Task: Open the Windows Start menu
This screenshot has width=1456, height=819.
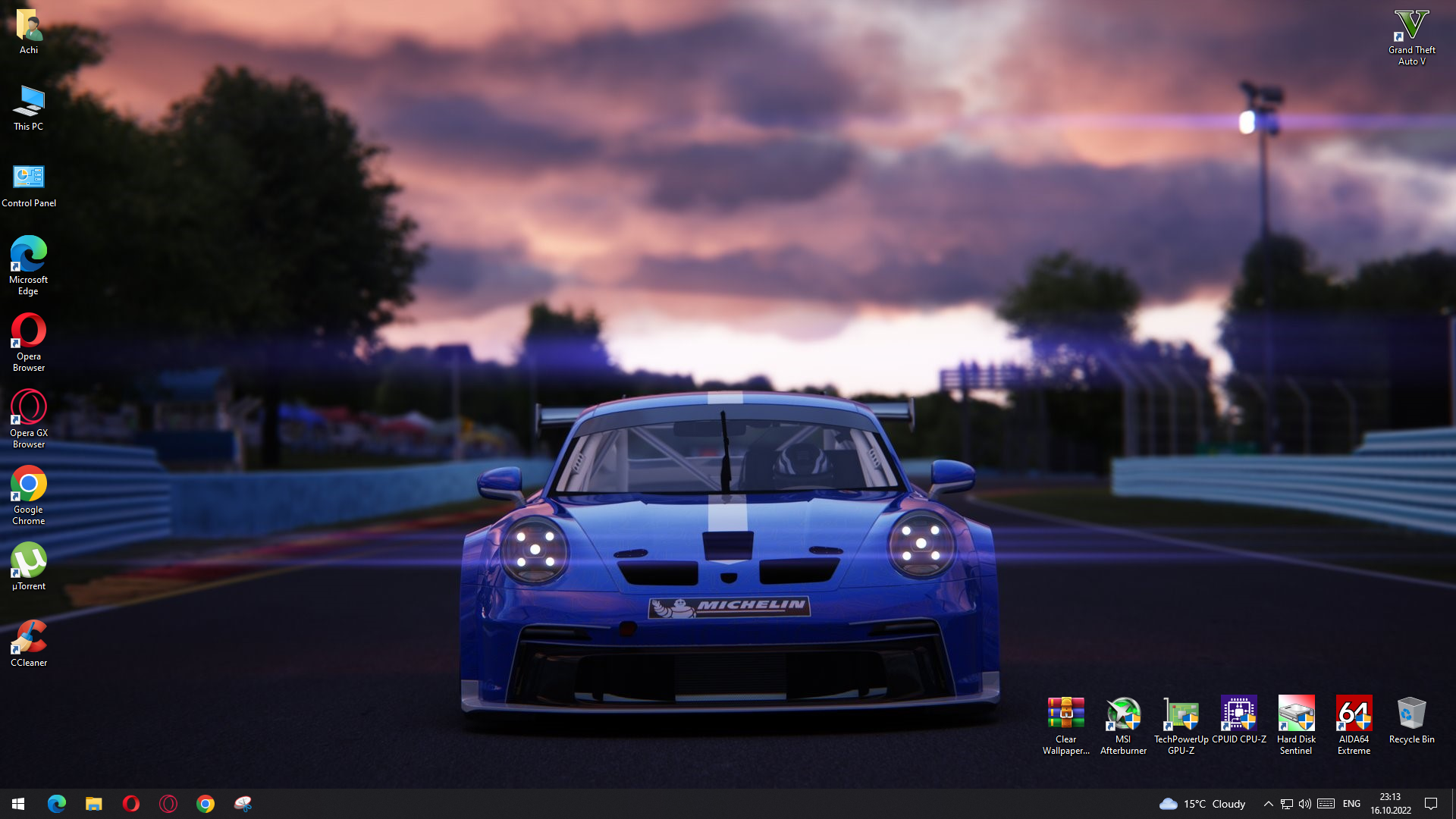Action: coord(18,804)
